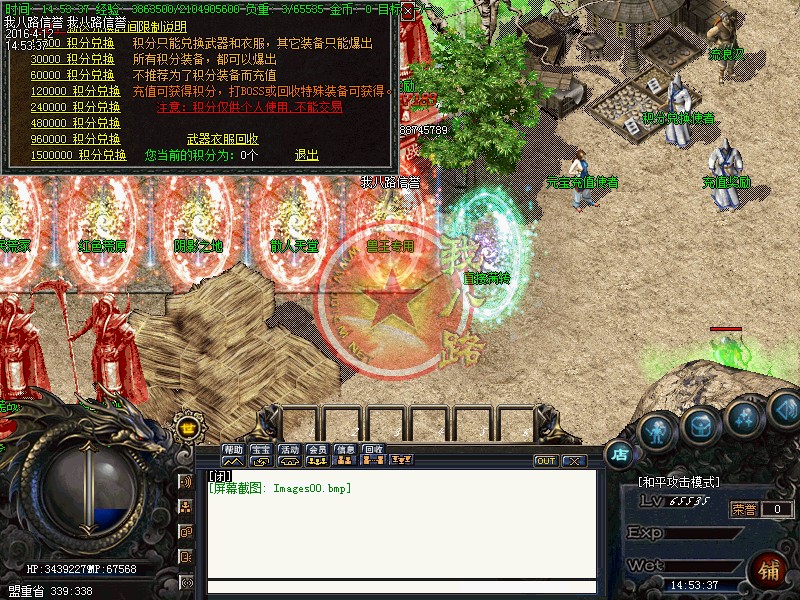The image size is (800, 600).
Task: Open the red 铺 stall button
Action: (x=770, y=571)
